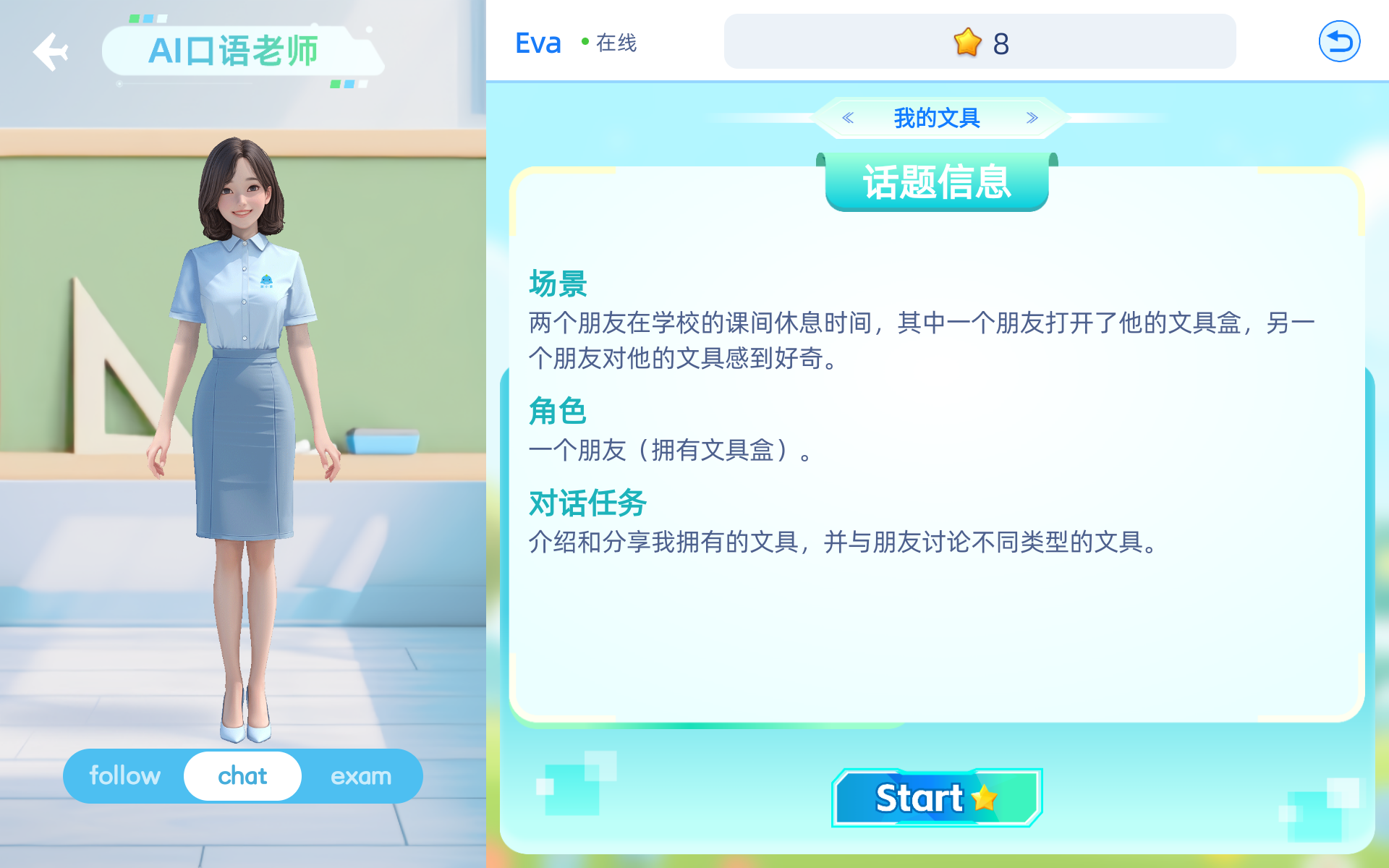Click the green online status dot beside Eva
The width and height of the screenshot is (1389, 868).
583,43
